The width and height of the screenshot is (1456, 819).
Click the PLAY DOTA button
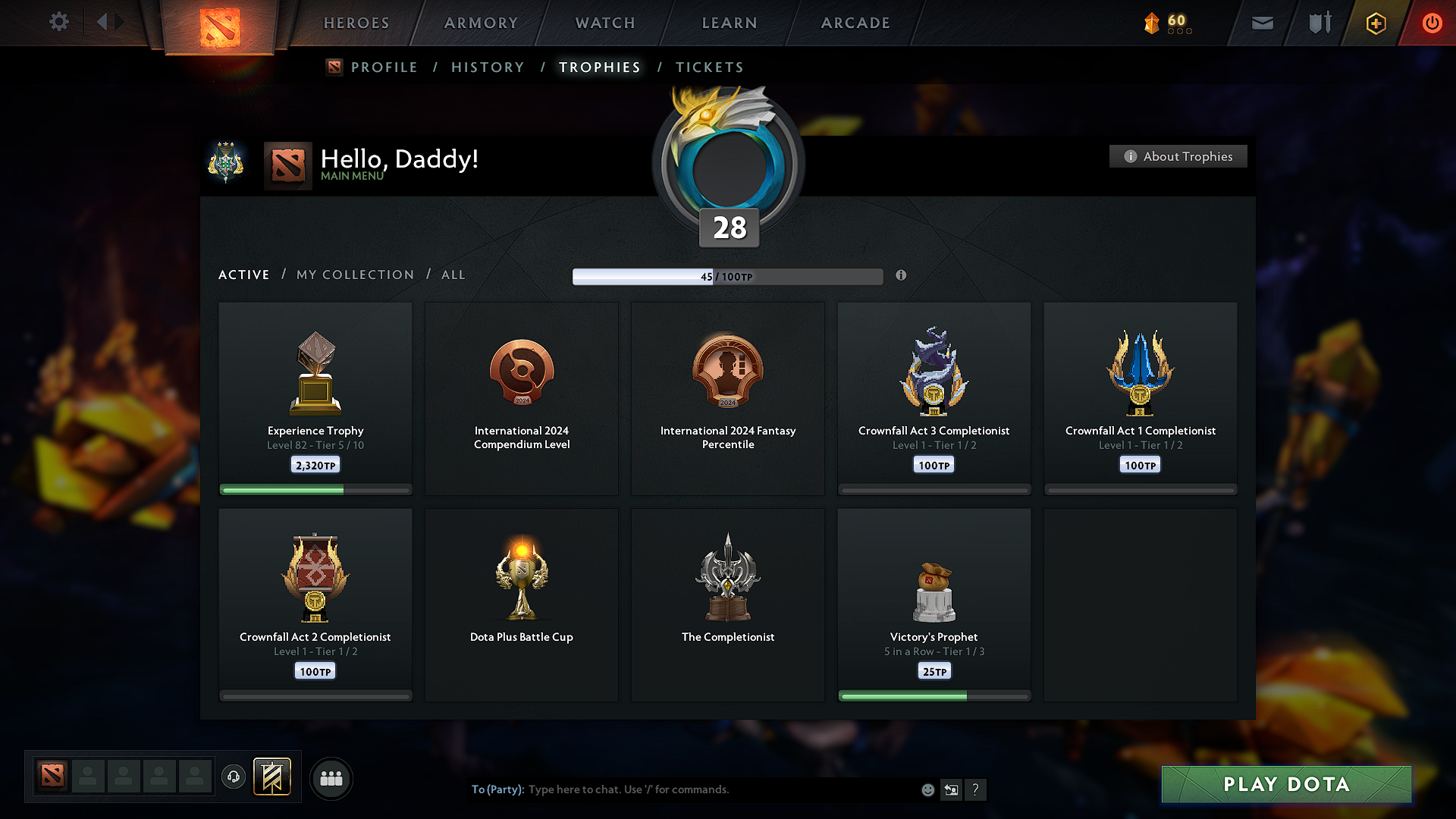point(1285,784)
